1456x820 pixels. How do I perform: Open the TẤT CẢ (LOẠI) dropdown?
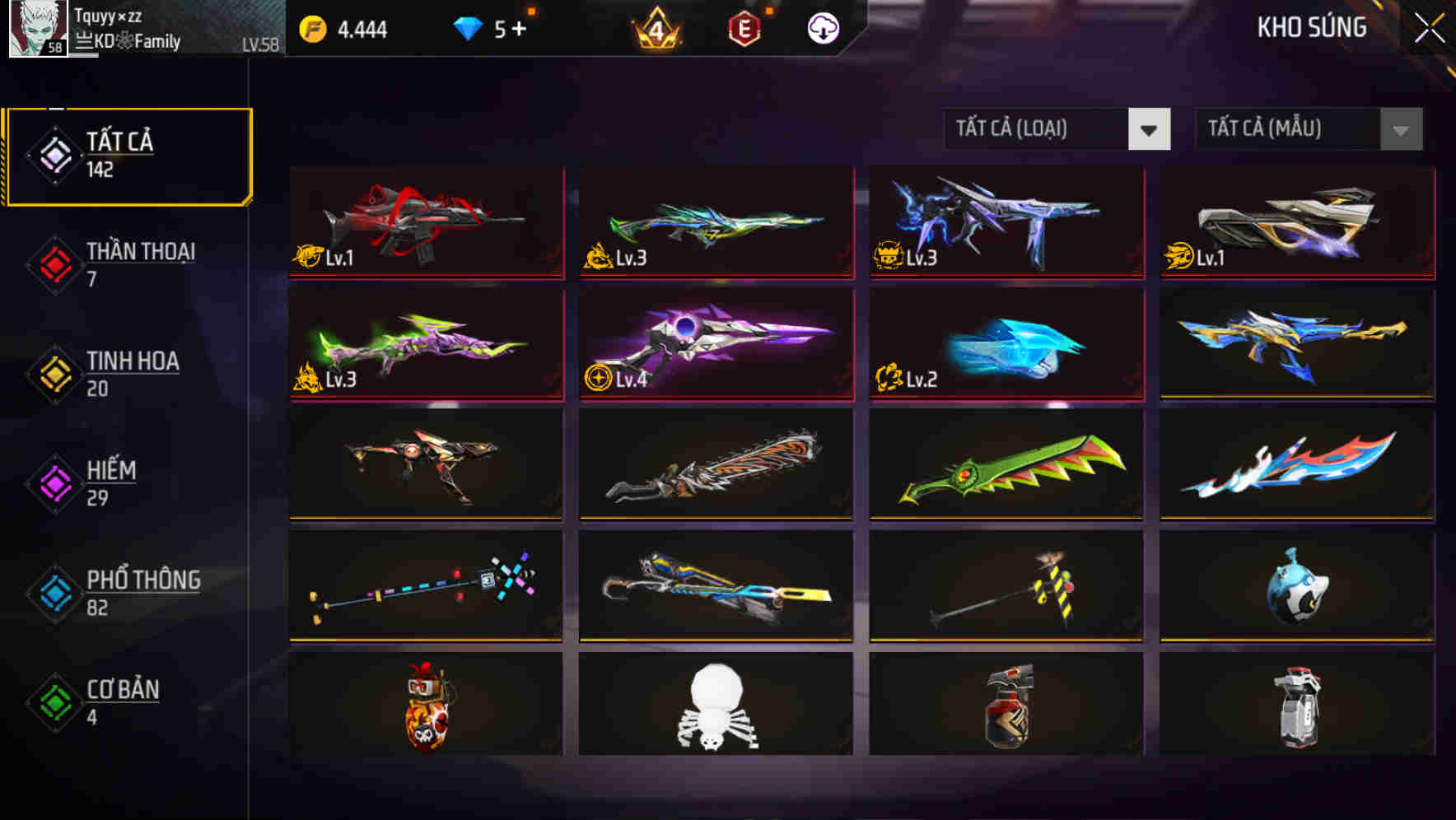pos(1034,129)
